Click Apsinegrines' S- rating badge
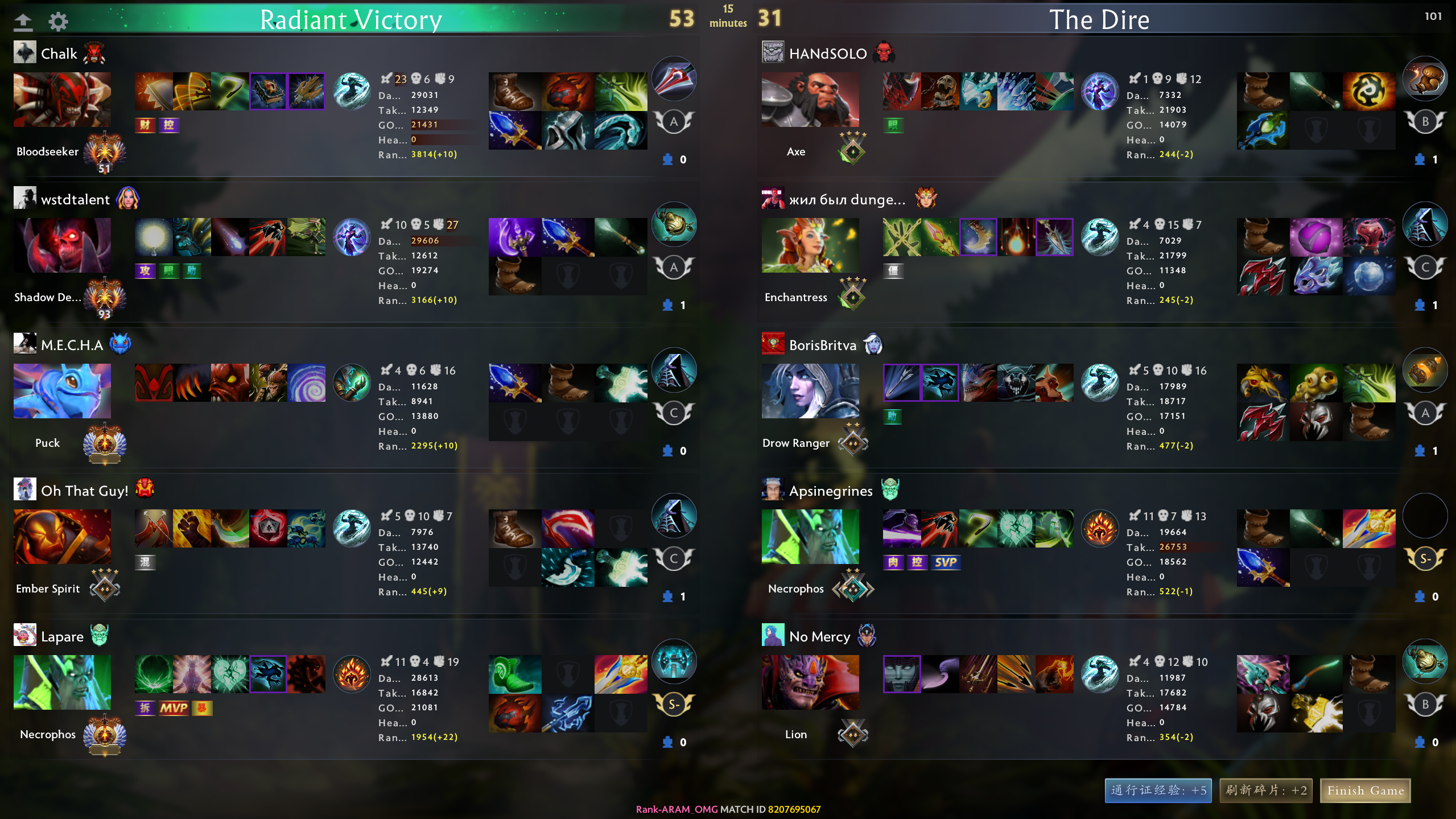The image size is (1456, 819). pyautogui.click(x=1425, y=558)
